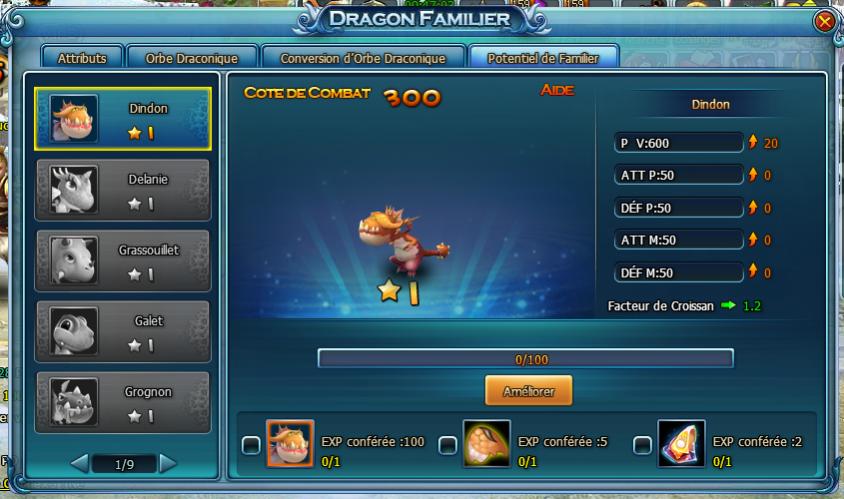Click the crystal shard material icon
The image size is (844, 499).
tap(681, 445)
